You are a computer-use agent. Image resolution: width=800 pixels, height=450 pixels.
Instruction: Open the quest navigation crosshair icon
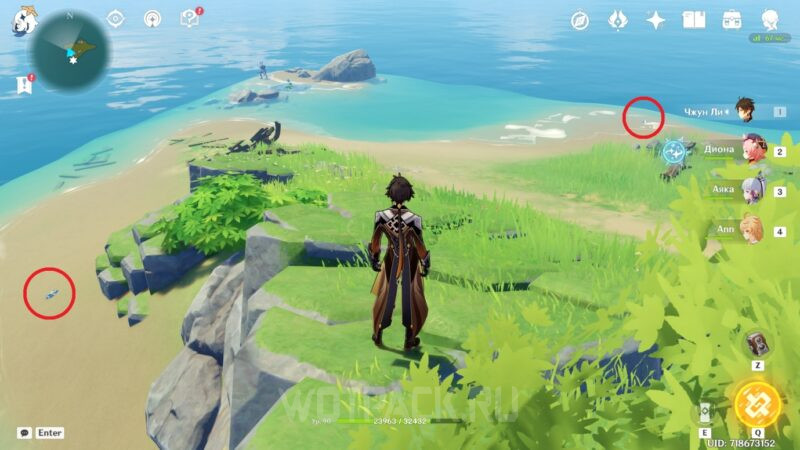(x=116, y=19)
